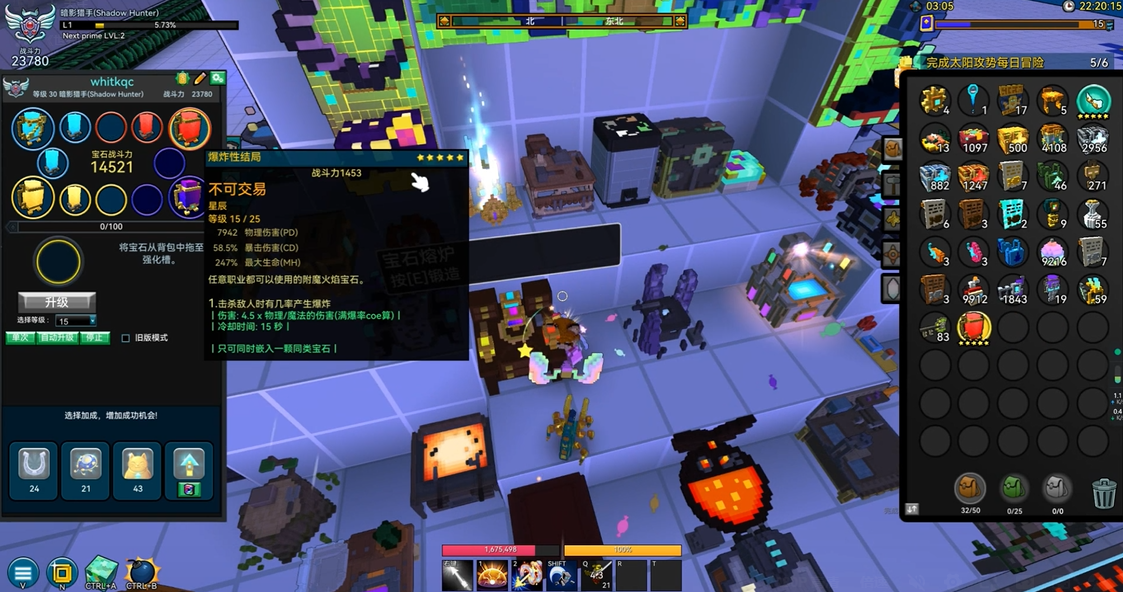The height and width of the screenshot is (592, 1123).
Task: Click the 自动升级 auto upgrade button
Action: pyautogui.click(x=55, y=338)
